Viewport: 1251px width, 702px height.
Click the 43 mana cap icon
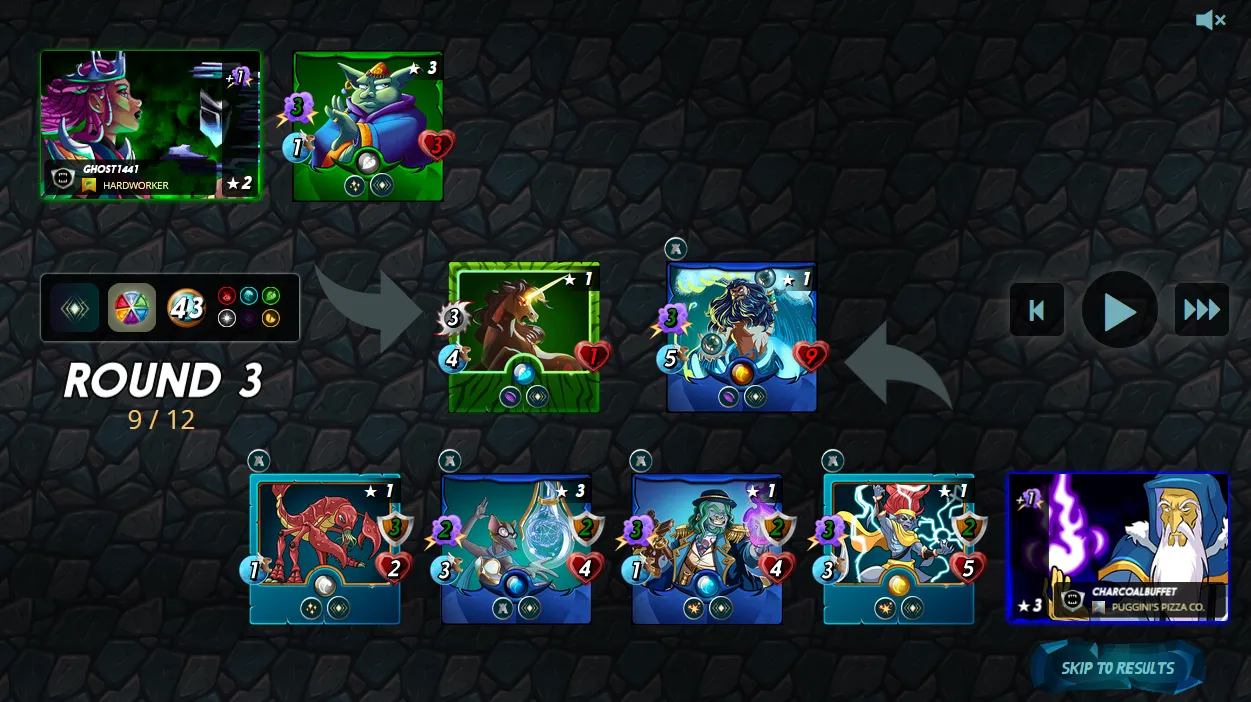186,308
